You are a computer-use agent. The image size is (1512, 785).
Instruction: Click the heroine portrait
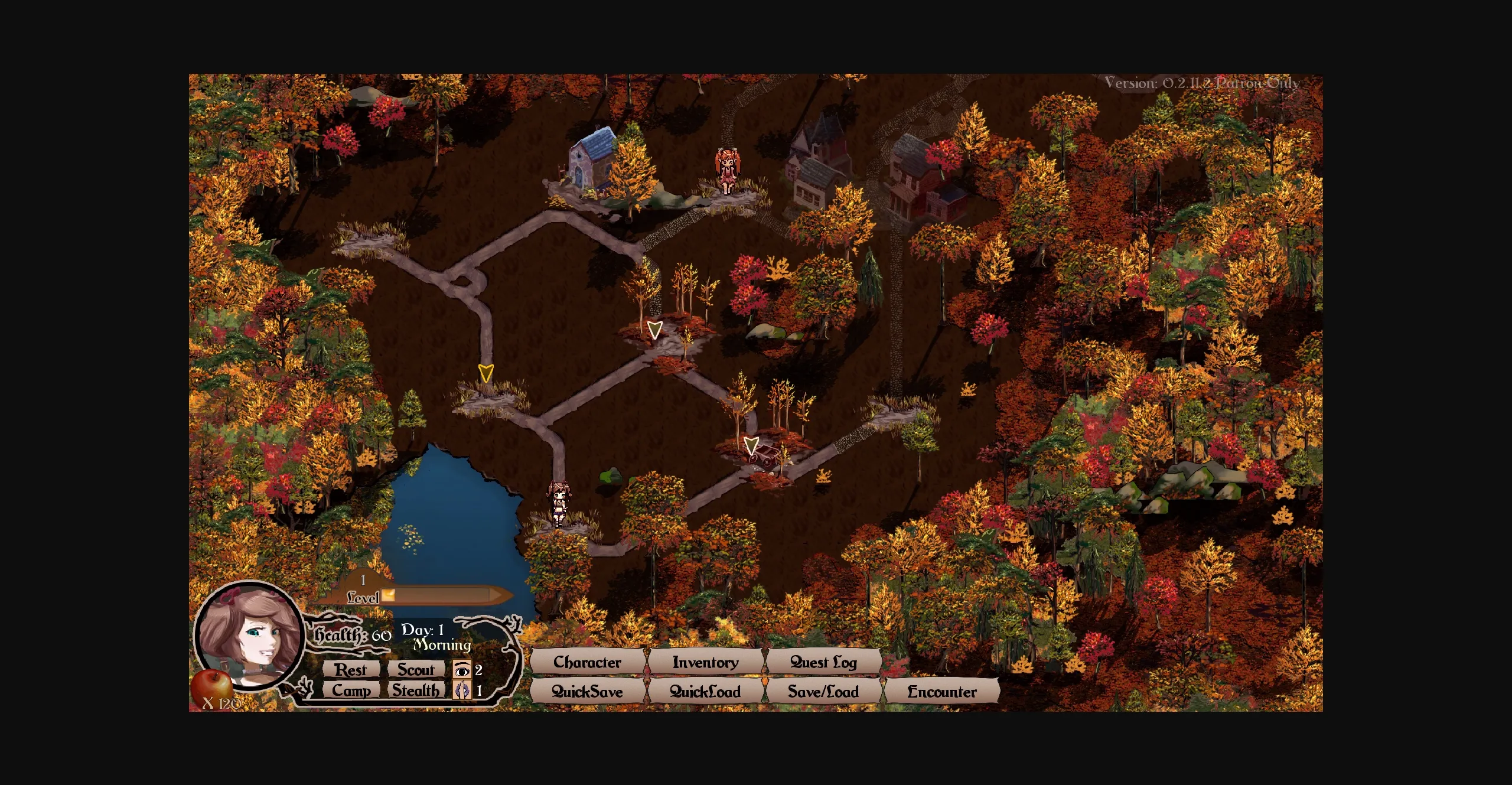click(x=249, y=636)
